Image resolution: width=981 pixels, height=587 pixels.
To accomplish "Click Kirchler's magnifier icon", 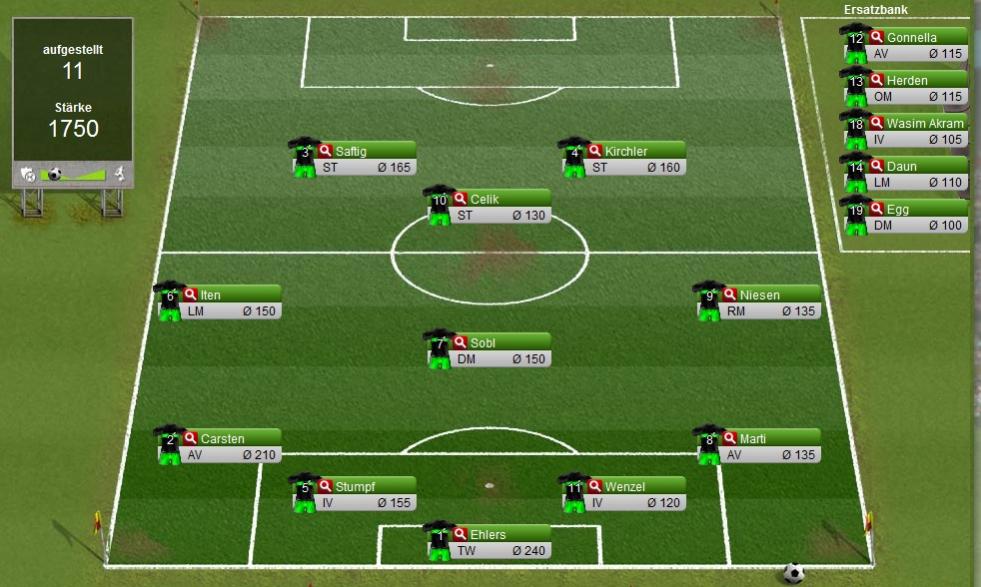I will [x=594, y=151].
